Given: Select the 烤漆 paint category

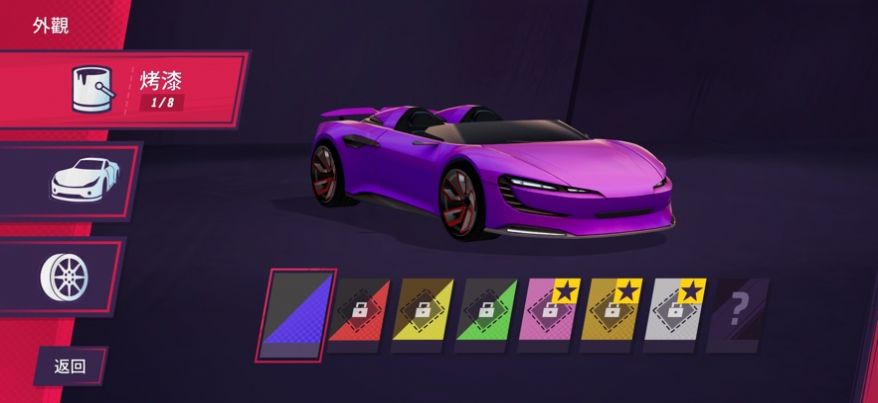Looking at the screenshot, I should 125,89.
